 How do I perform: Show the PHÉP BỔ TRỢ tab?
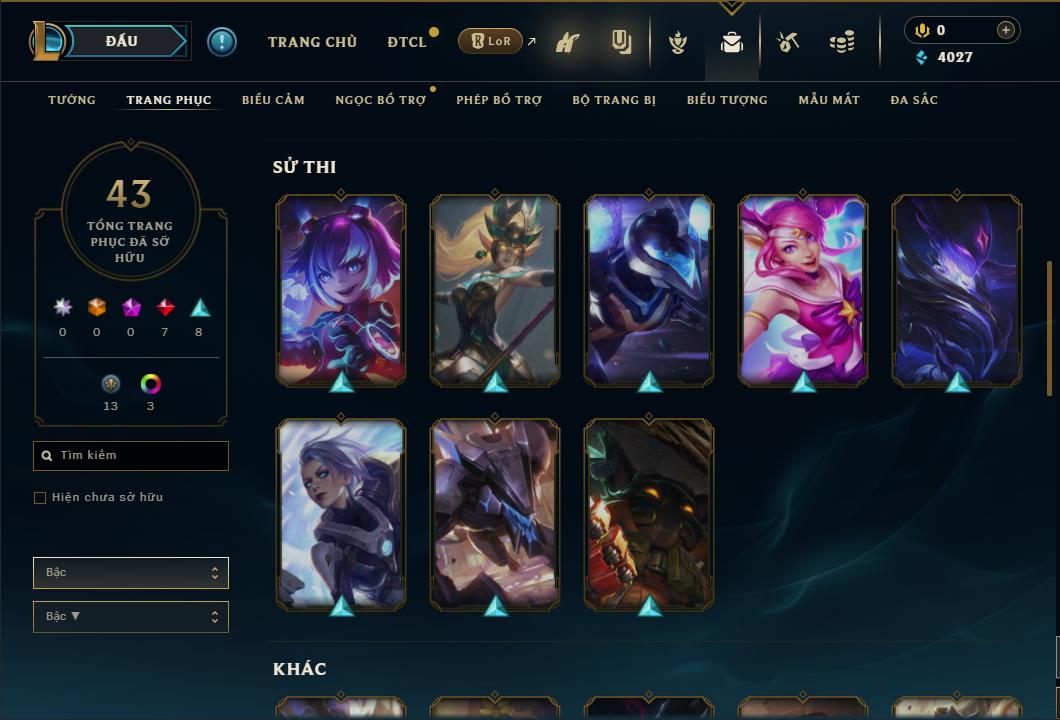point(499,100)
